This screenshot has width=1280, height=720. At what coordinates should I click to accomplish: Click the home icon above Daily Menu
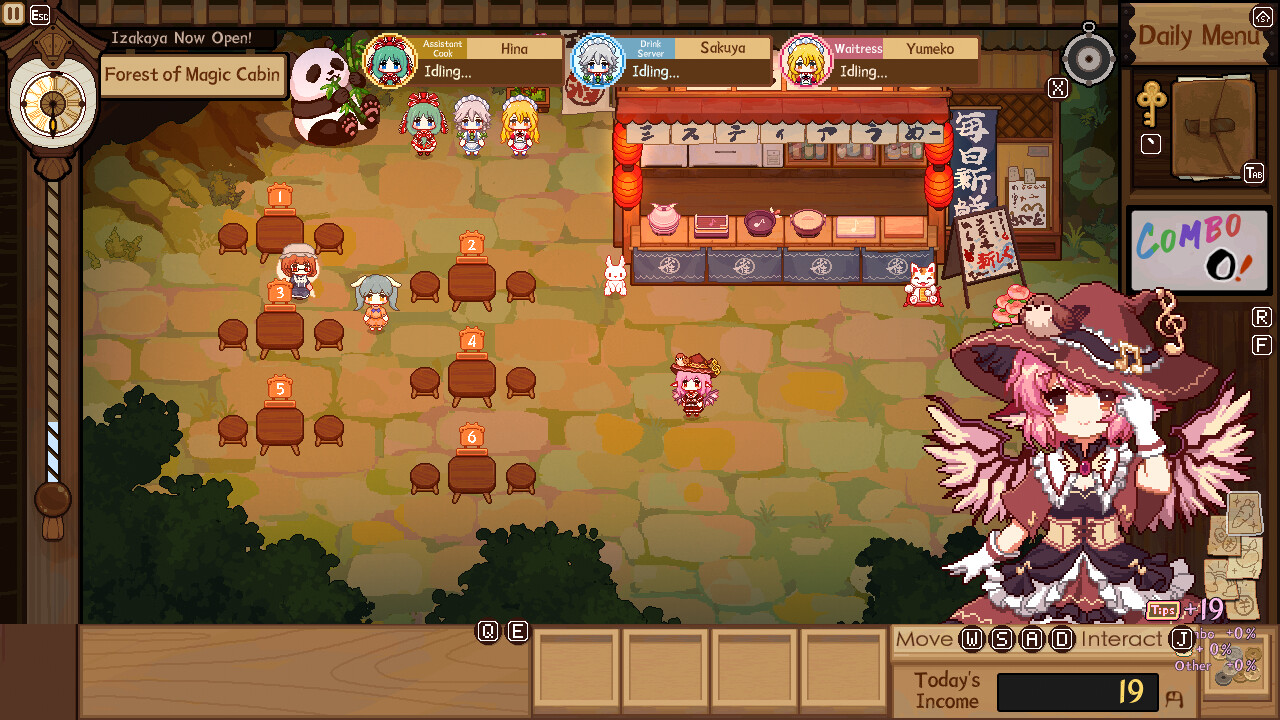[x=1261, y=16]
